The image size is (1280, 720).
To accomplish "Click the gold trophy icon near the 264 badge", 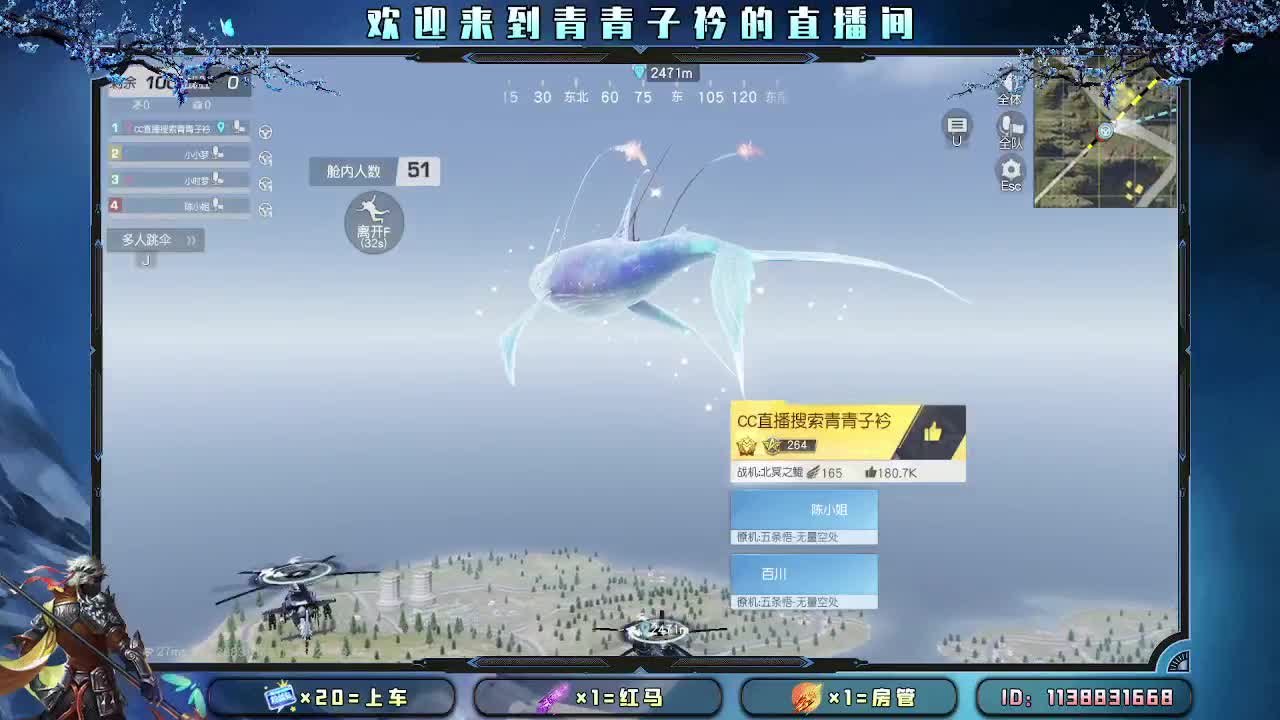I will click(x=747, y=447).
